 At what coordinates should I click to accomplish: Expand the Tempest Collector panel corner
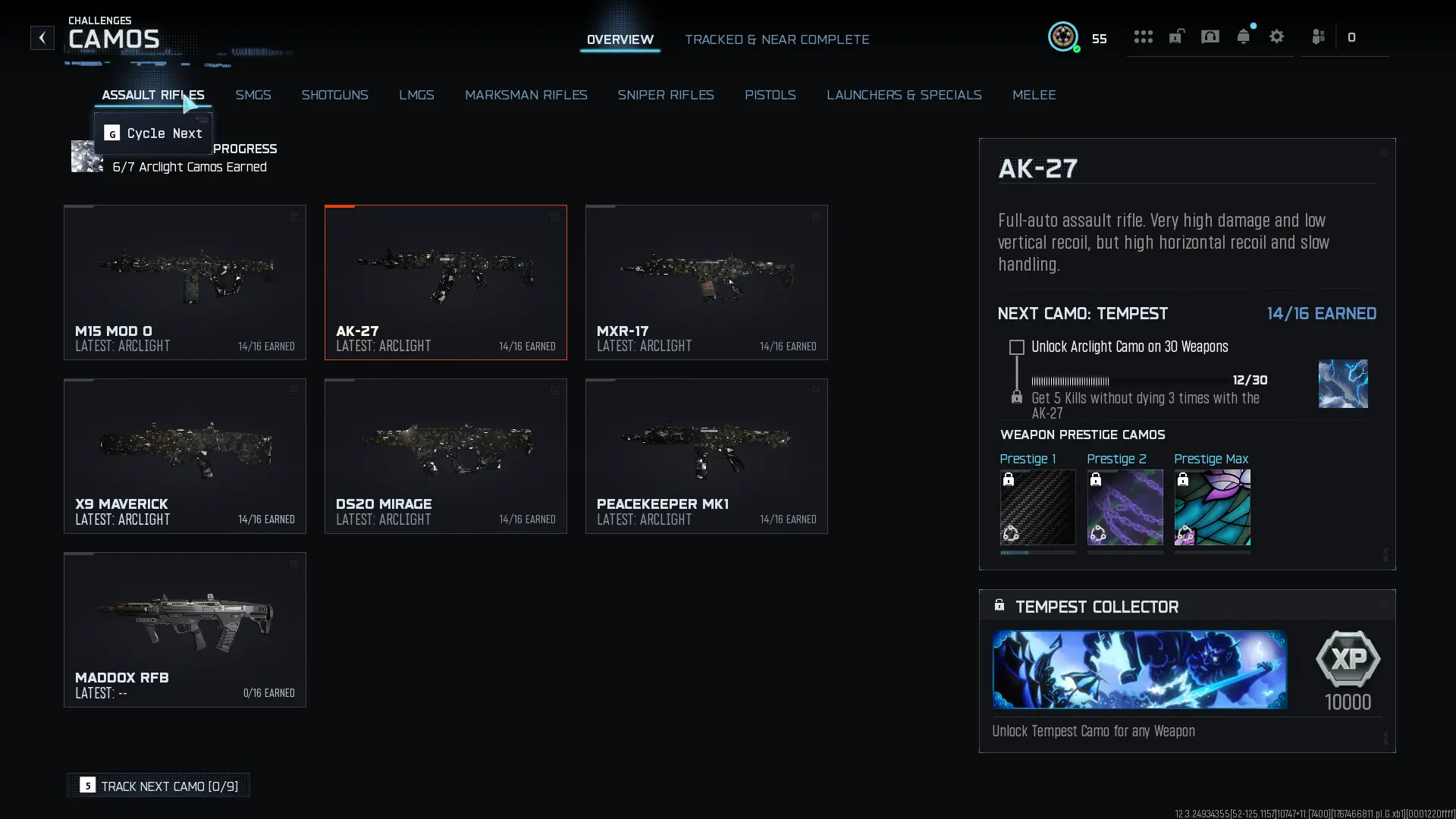pyautogui.click(x=1383, y=604)
